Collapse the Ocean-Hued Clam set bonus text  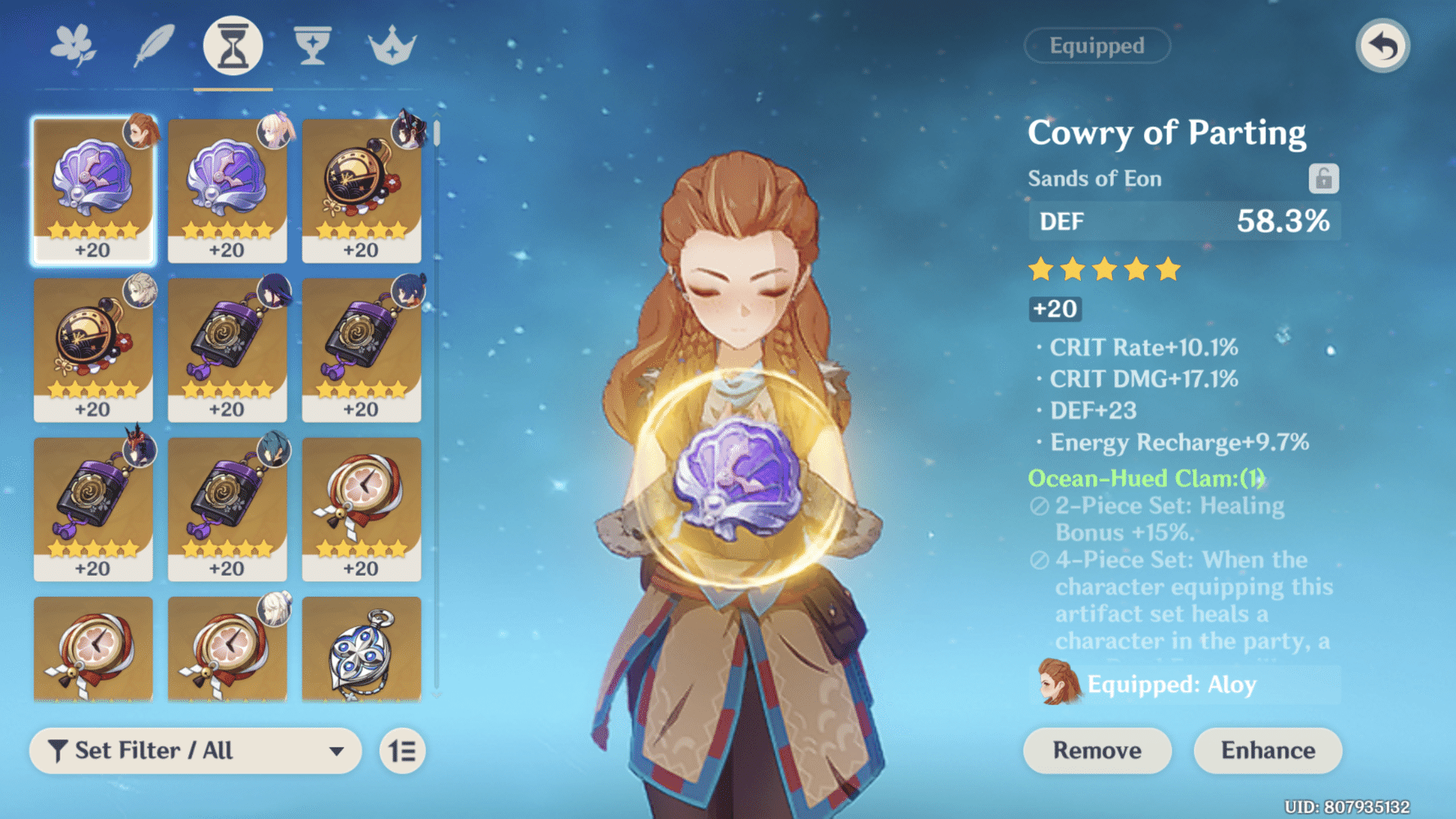[1146, 478]
